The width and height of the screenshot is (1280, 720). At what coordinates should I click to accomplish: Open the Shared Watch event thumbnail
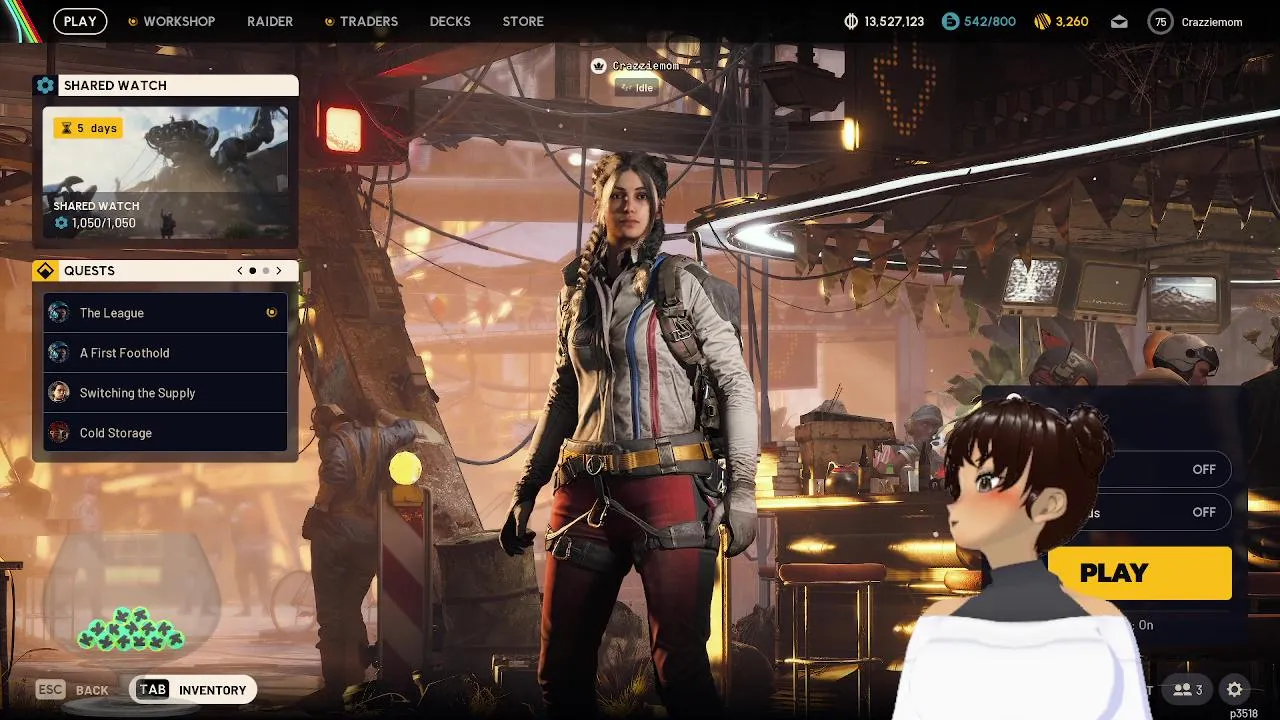click(x=165, y=172)
